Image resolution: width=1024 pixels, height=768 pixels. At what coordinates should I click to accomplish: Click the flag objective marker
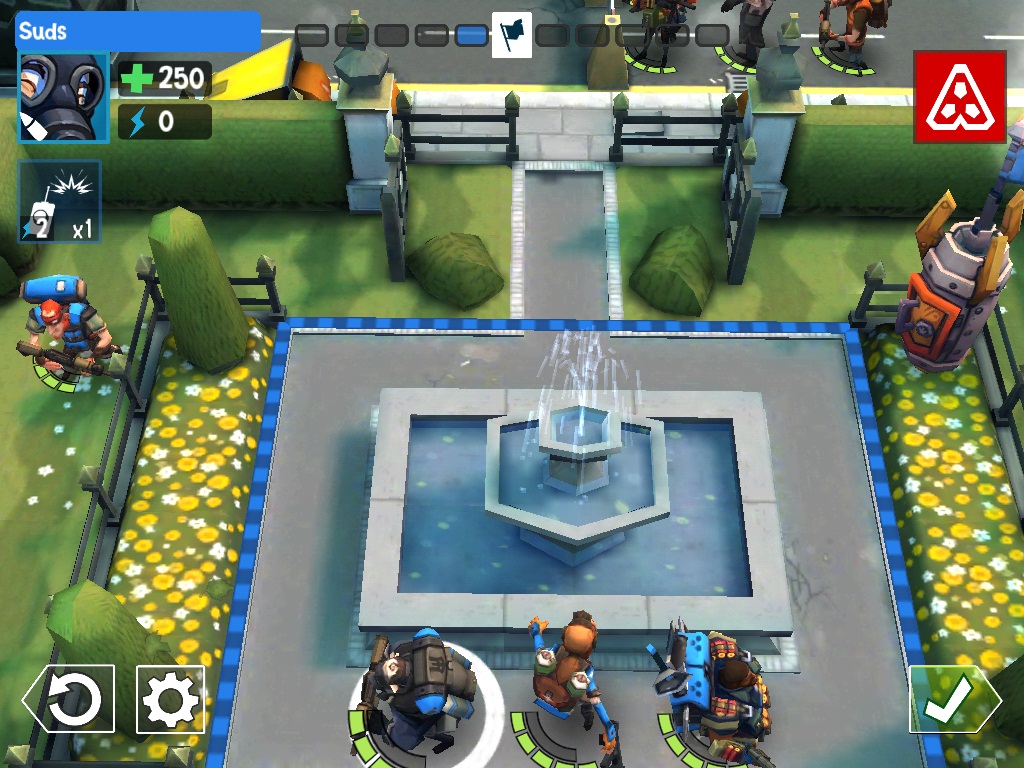point(512,35)
